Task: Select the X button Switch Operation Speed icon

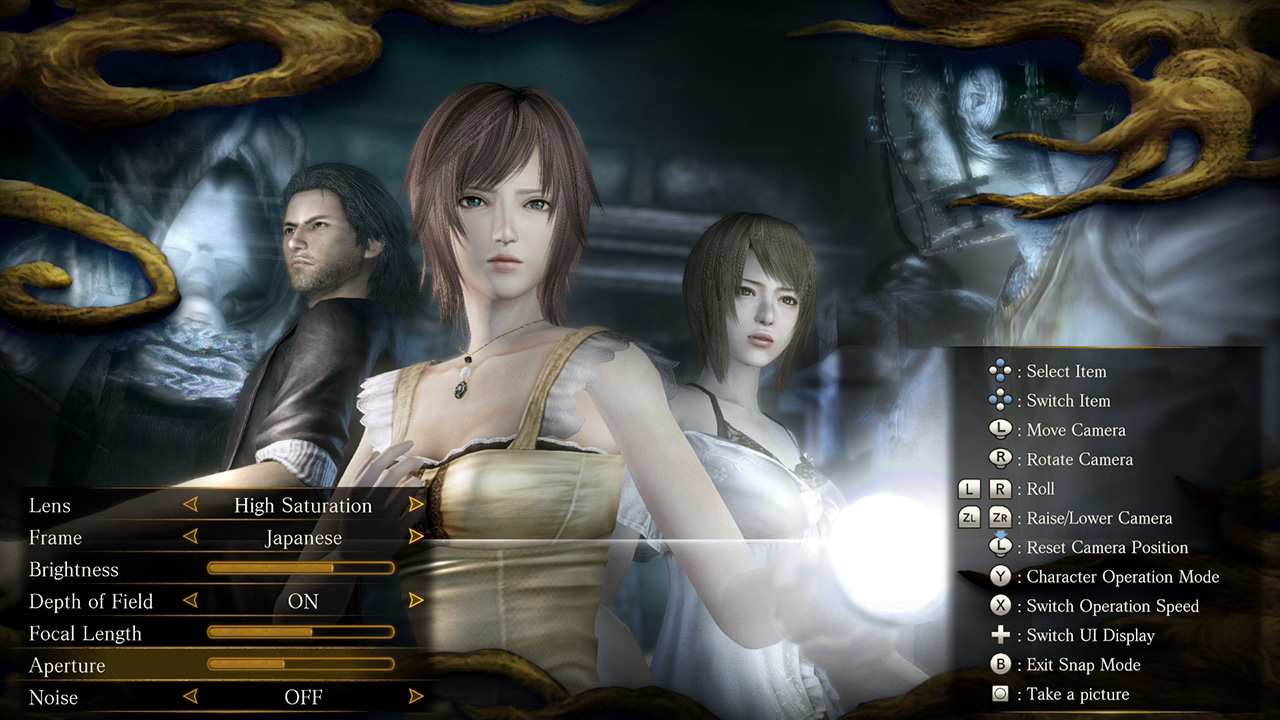Action: point(1001,606)
